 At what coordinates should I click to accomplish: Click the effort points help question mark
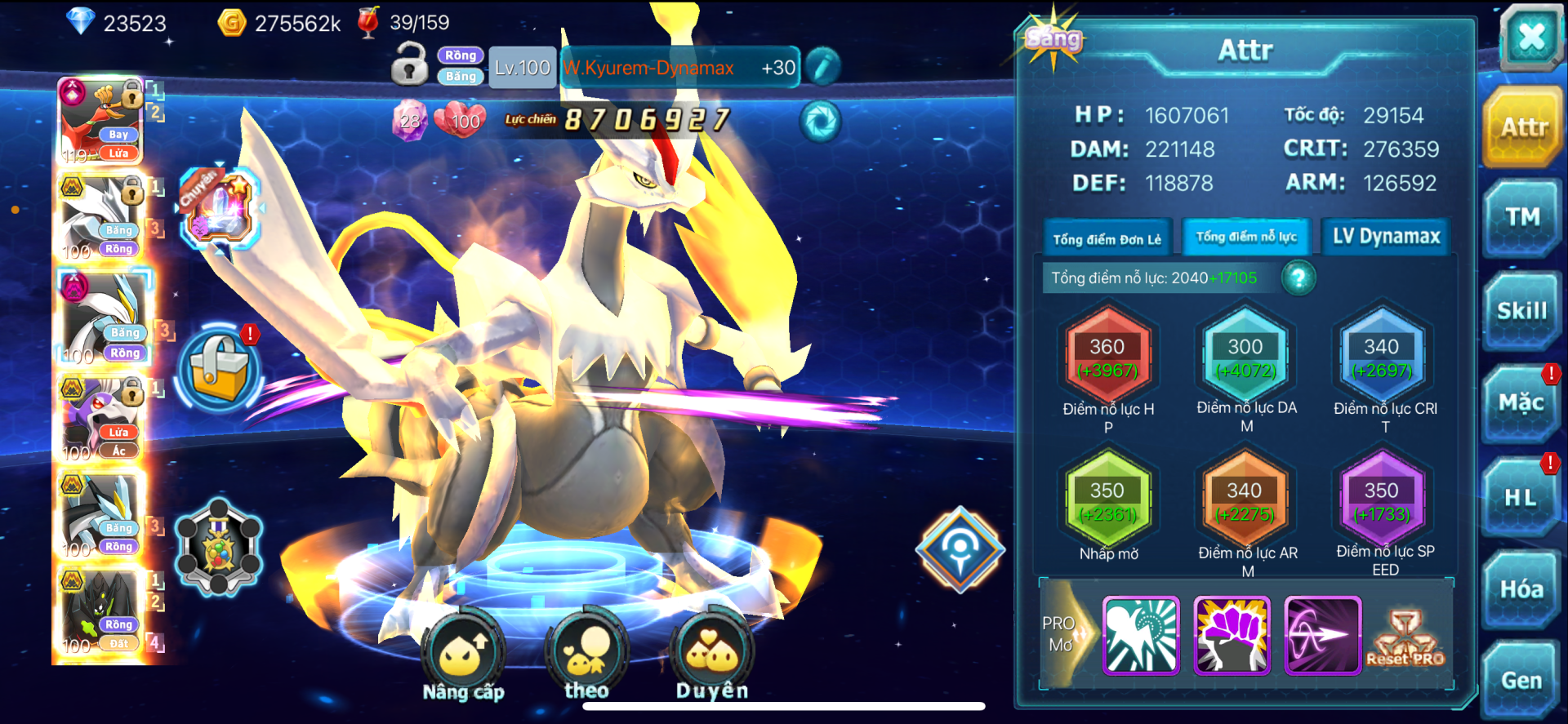[1298, 278]
